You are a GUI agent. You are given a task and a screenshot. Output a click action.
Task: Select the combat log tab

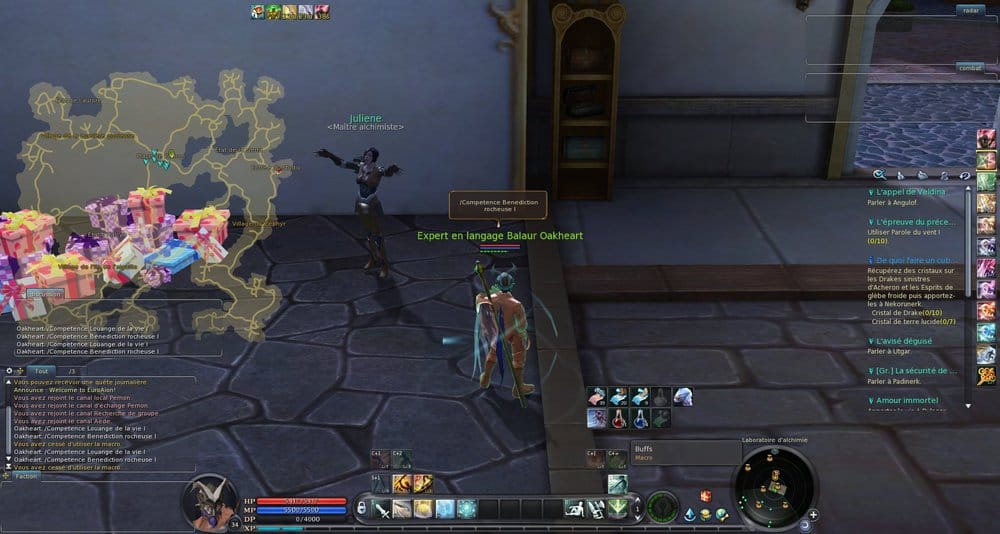coord(968,68)
